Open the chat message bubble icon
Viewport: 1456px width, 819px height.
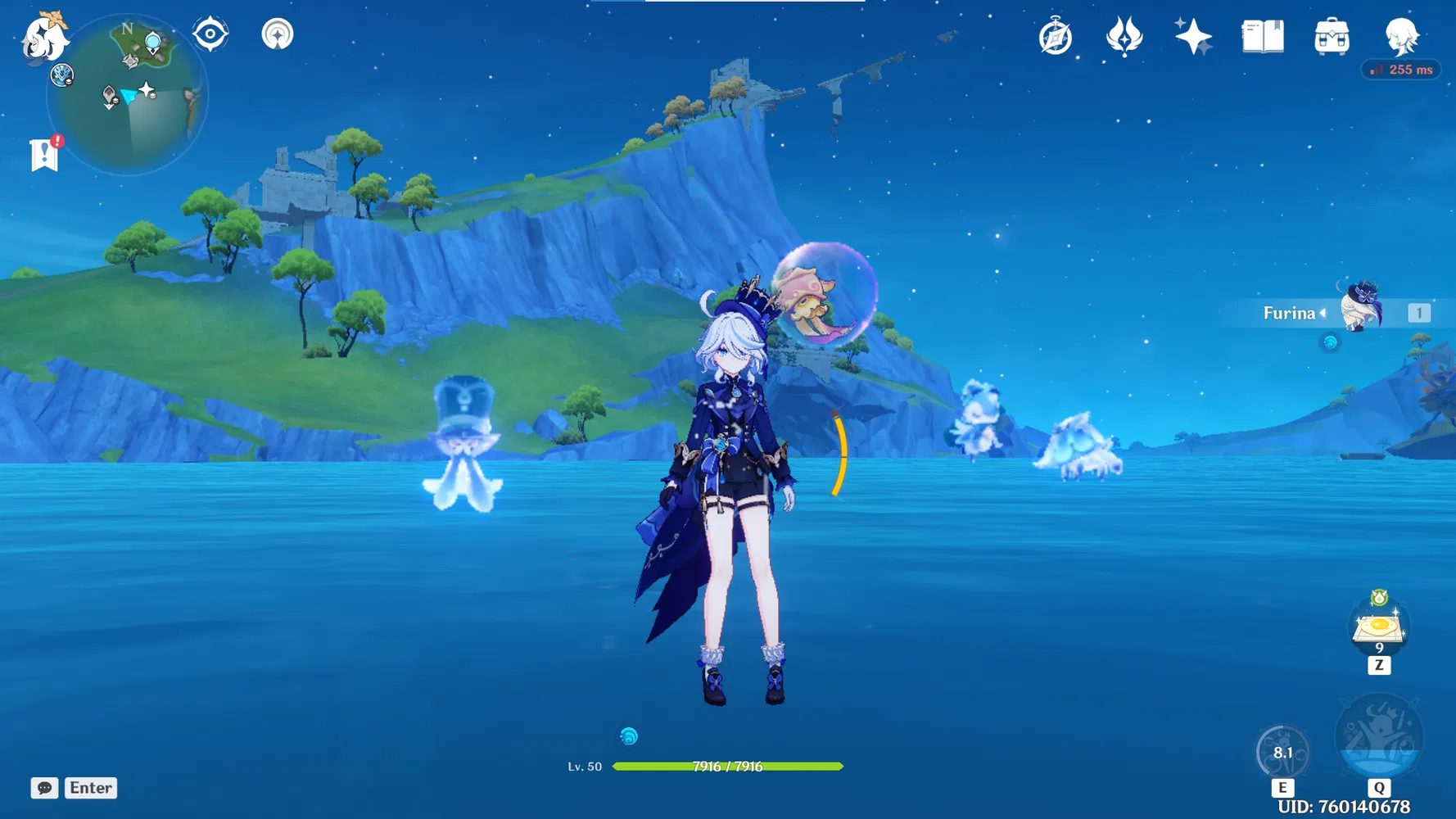(45, 788)
